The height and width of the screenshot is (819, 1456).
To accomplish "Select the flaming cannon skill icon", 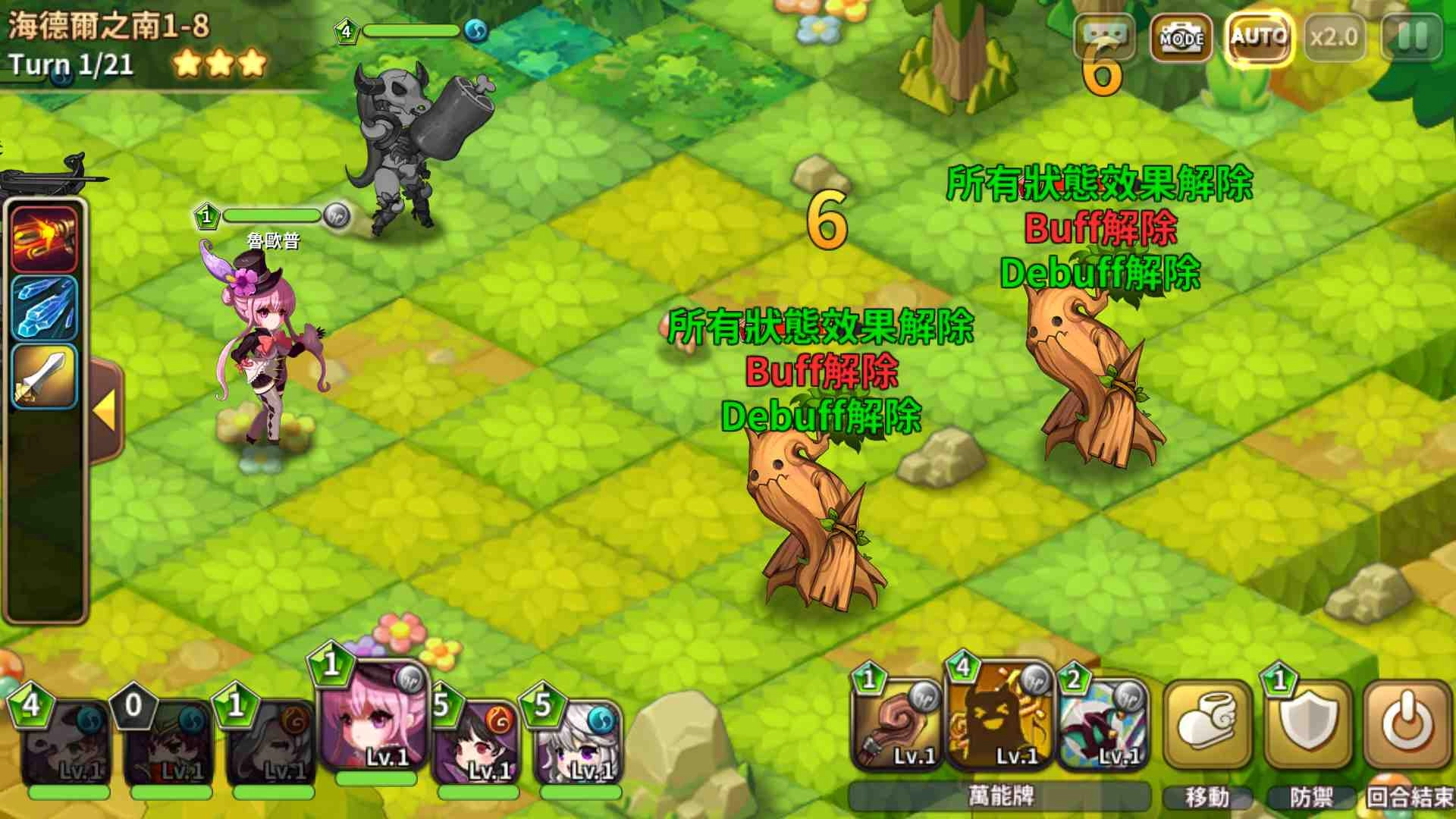I will coord(43,239).
